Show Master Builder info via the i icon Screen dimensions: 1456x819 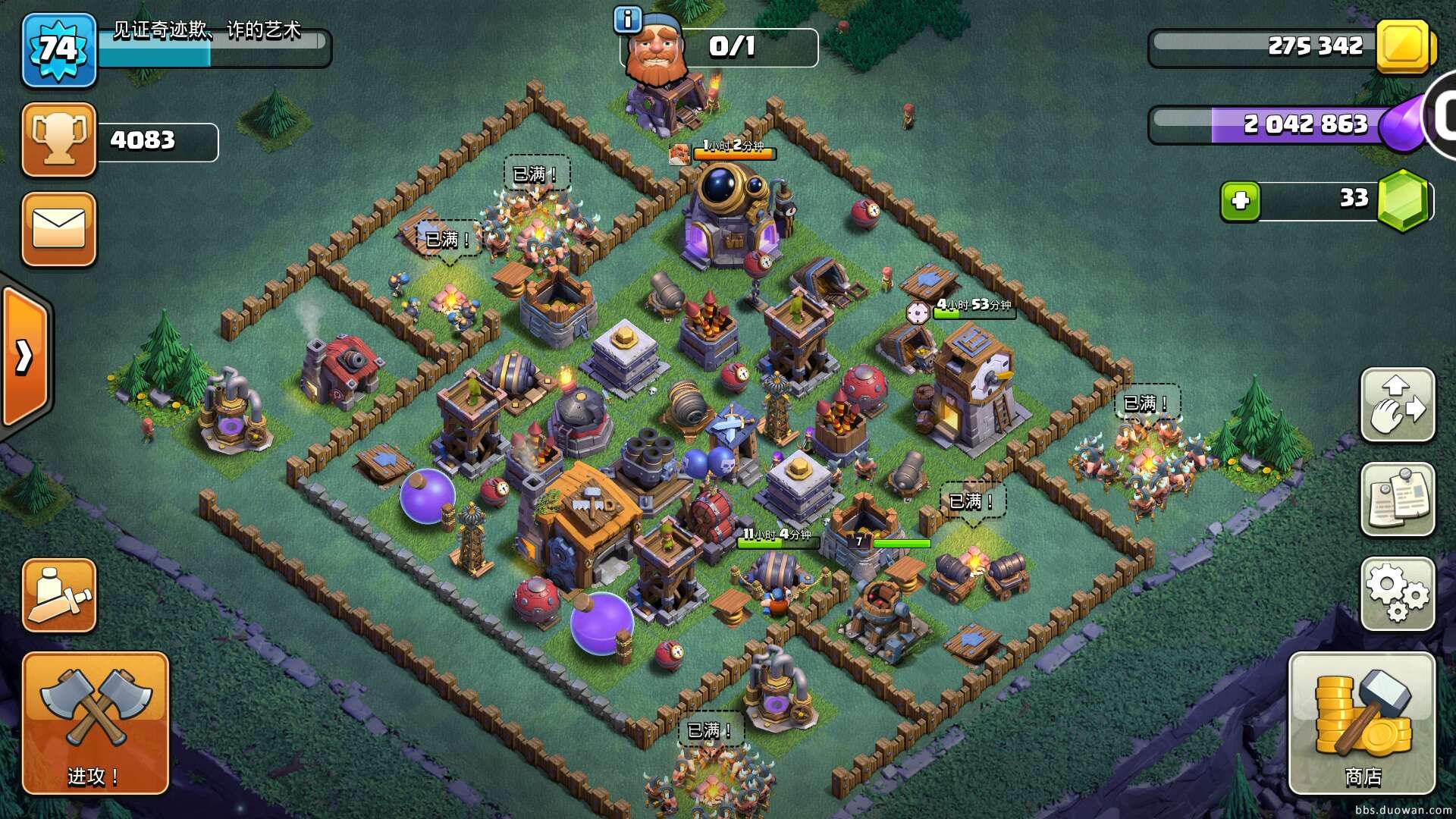coord(628,20)
